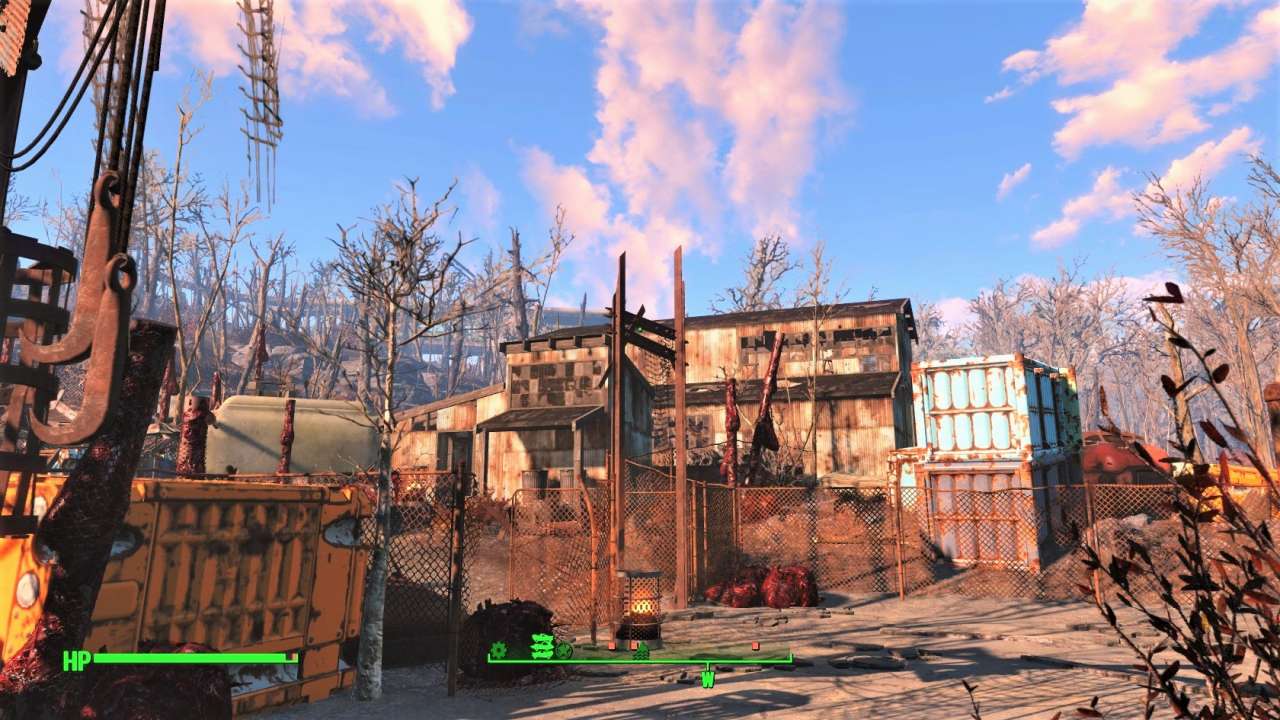Click the star-in-circle marker on the compass

564,651
